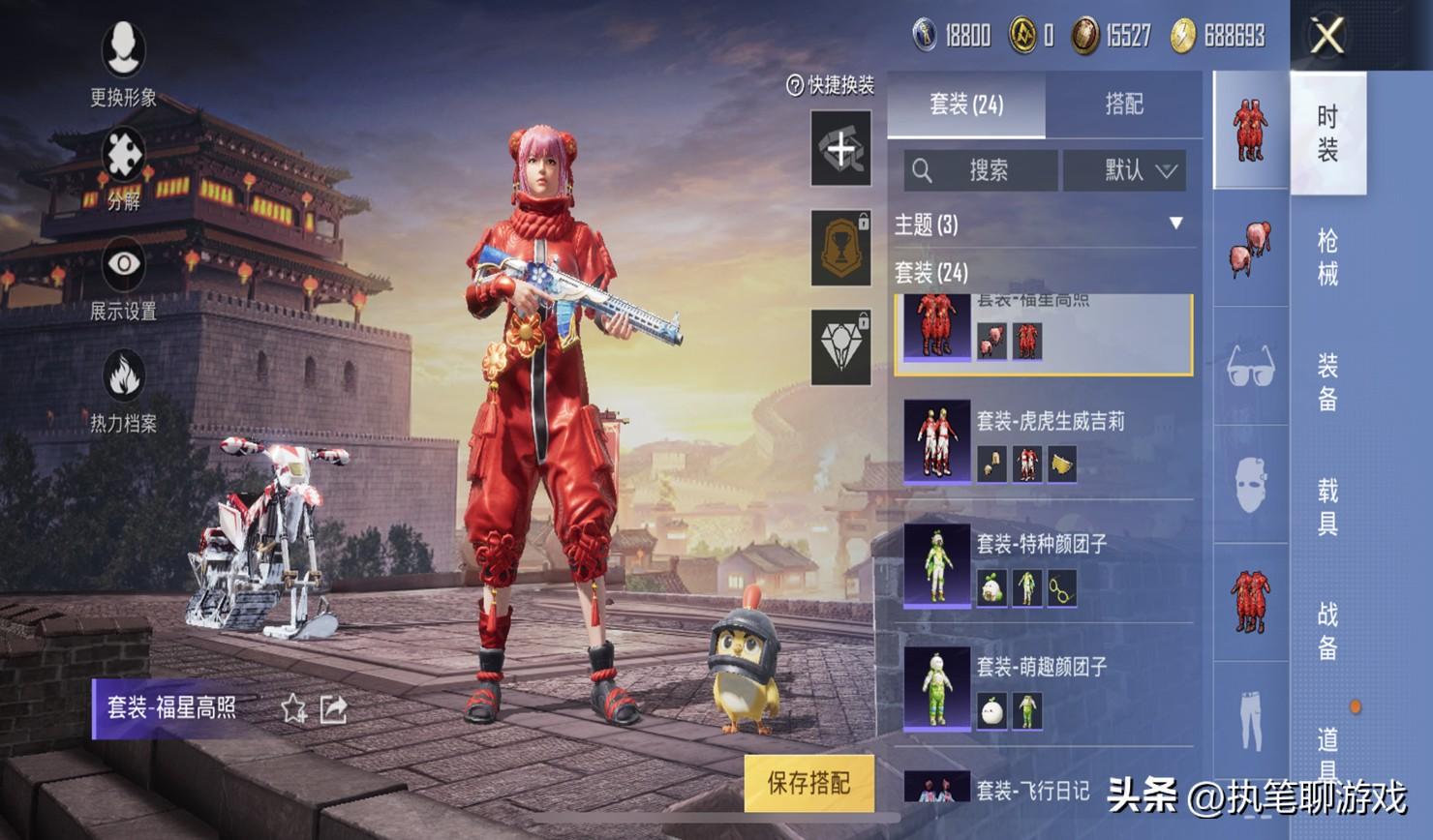1433x840 pixels.
Task: Click the 搜索 search field
Action: [x=981, y=171]
